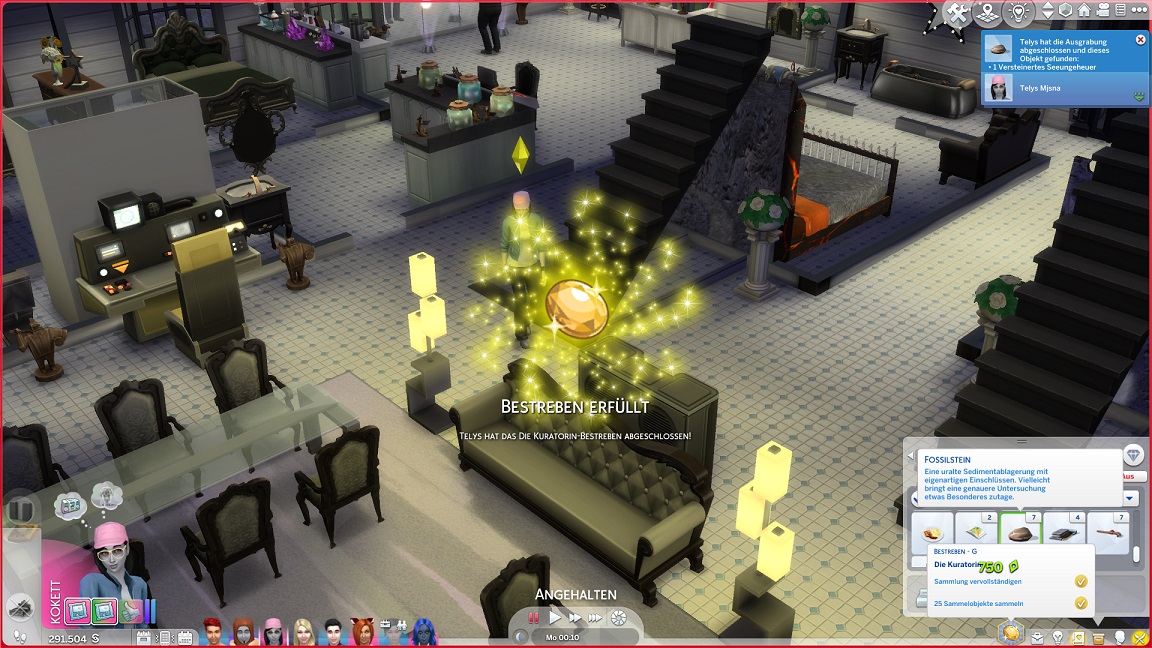
Task: Open Build Mode with hammer and wrench icon
Action: pos(957,12)
